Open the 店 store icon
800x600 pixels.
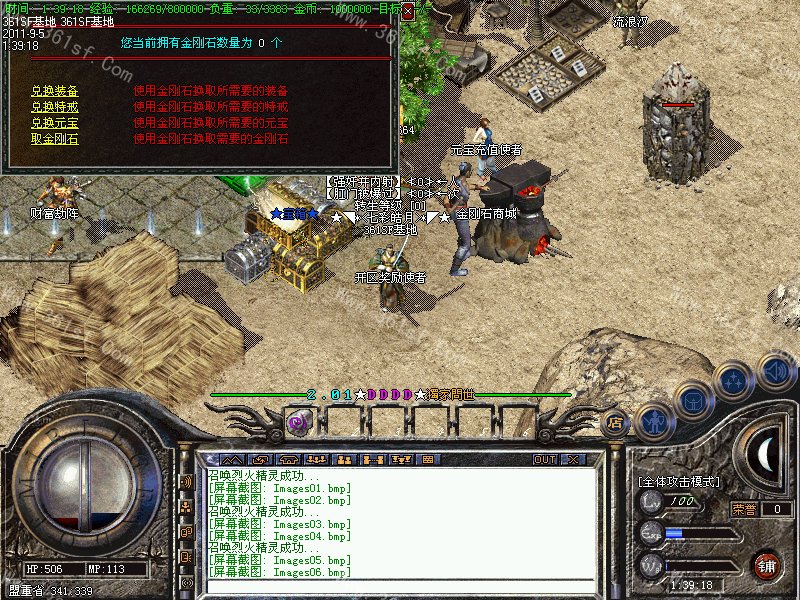coord(616,424)
